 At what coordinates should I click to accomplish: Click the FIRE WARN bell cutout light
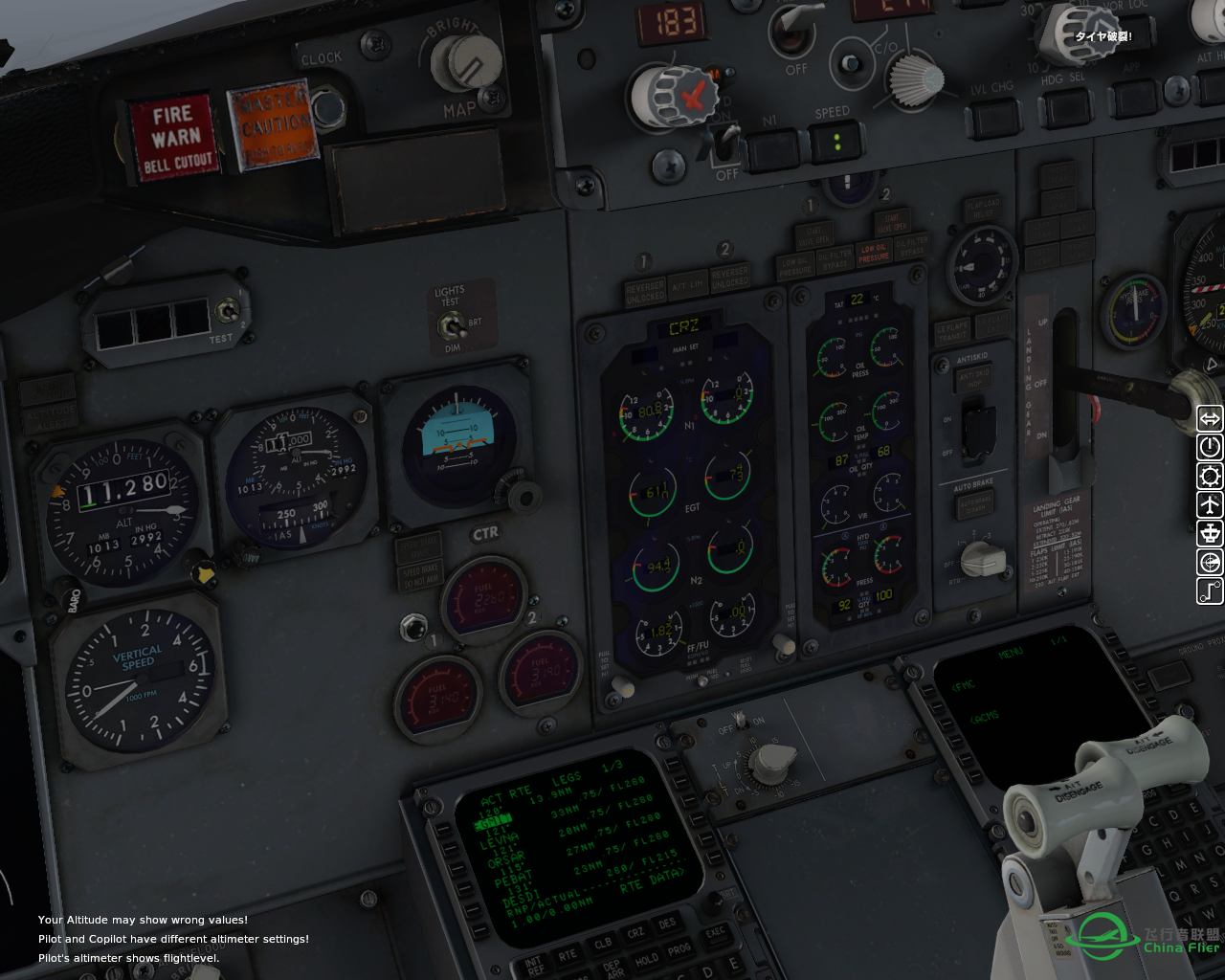click(x=176, y=139)
